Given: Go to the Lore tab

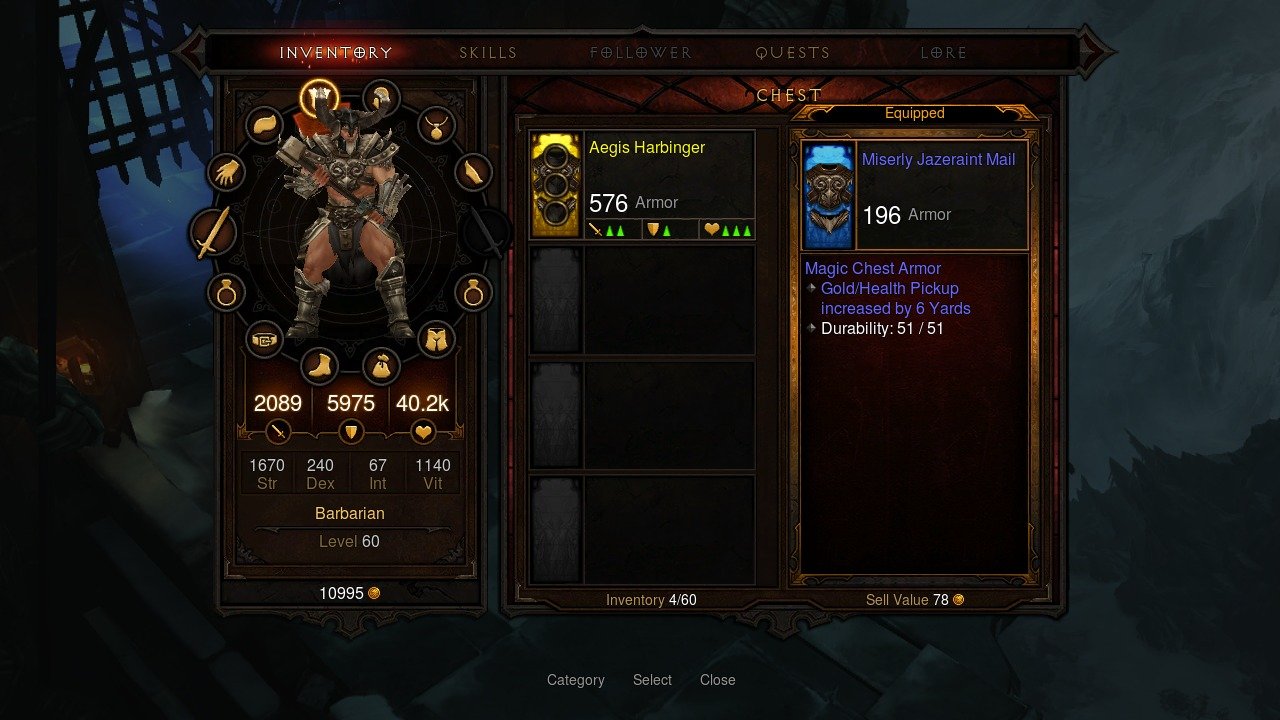Looking at the screenshot, I should pyautogui.click(x=944, y=53).
